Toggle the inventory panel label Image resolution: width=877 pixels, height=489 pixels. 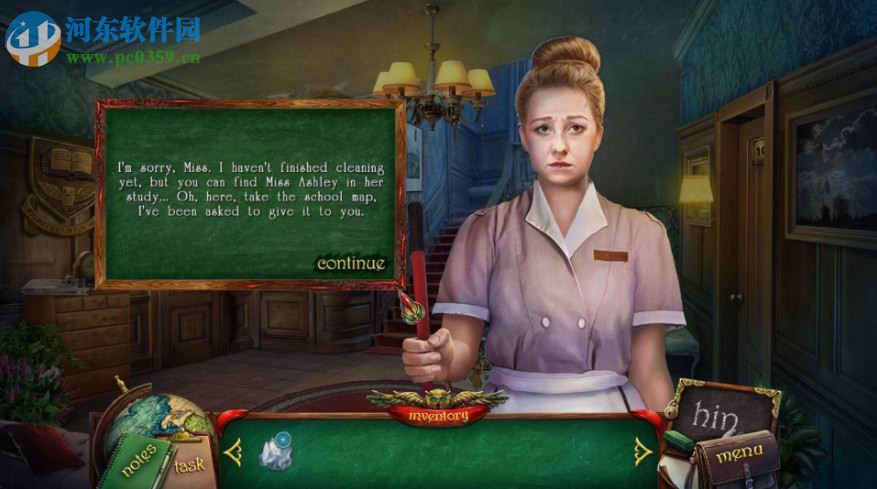437,414
